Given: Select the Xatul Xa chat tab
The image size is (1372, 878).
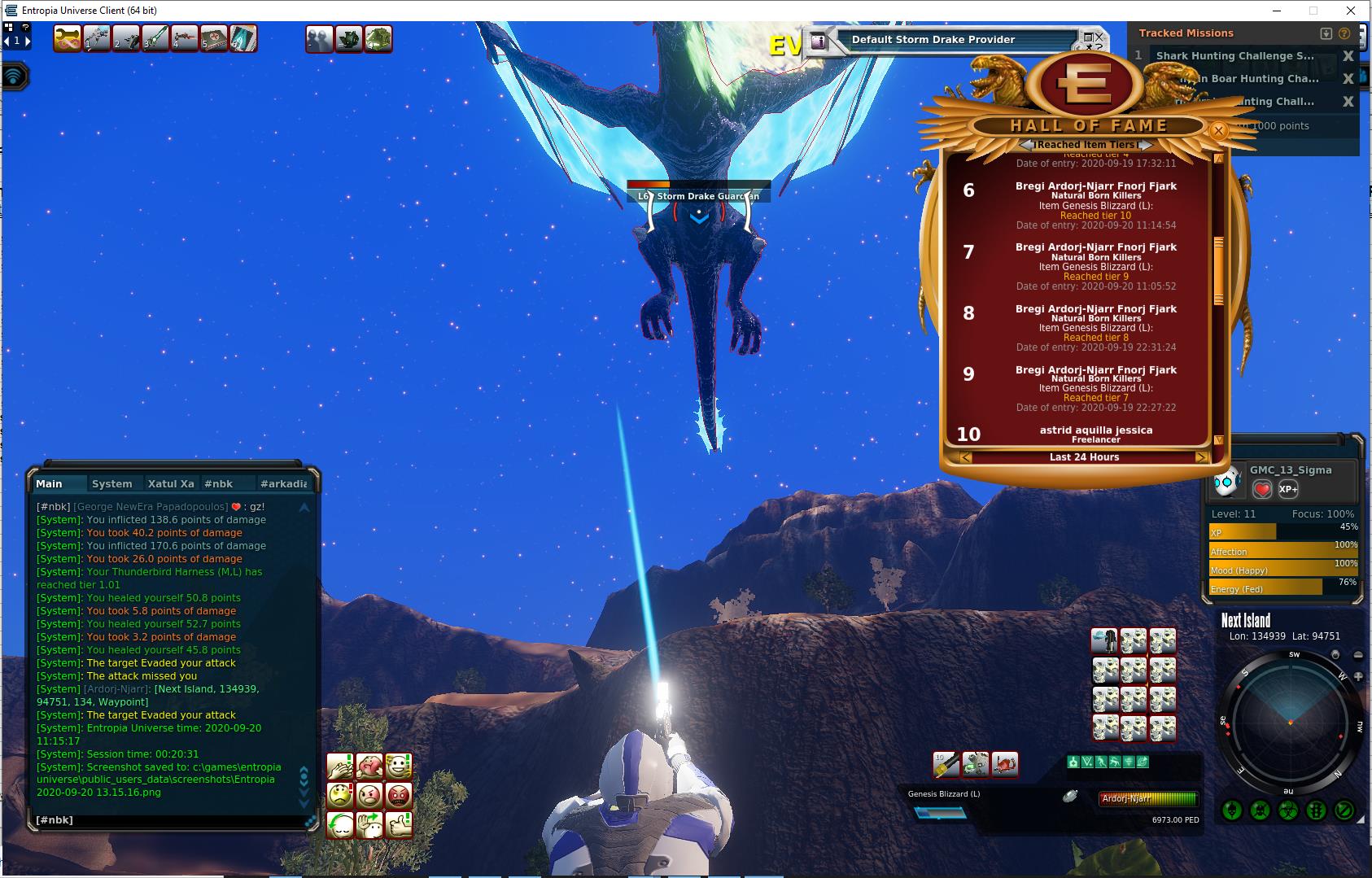Looking at the screenshot, I should pyautogui.click(x=171, y=483).
